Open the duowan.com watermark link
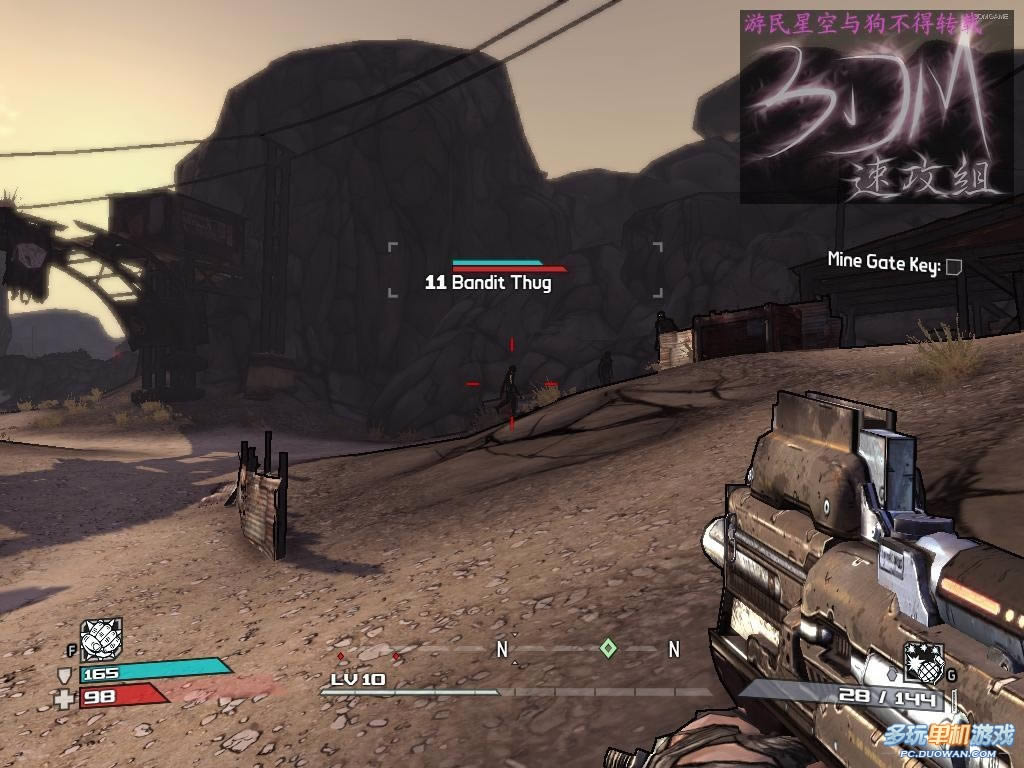This screenshot has width=1024, height=768. tap(948, 740)
